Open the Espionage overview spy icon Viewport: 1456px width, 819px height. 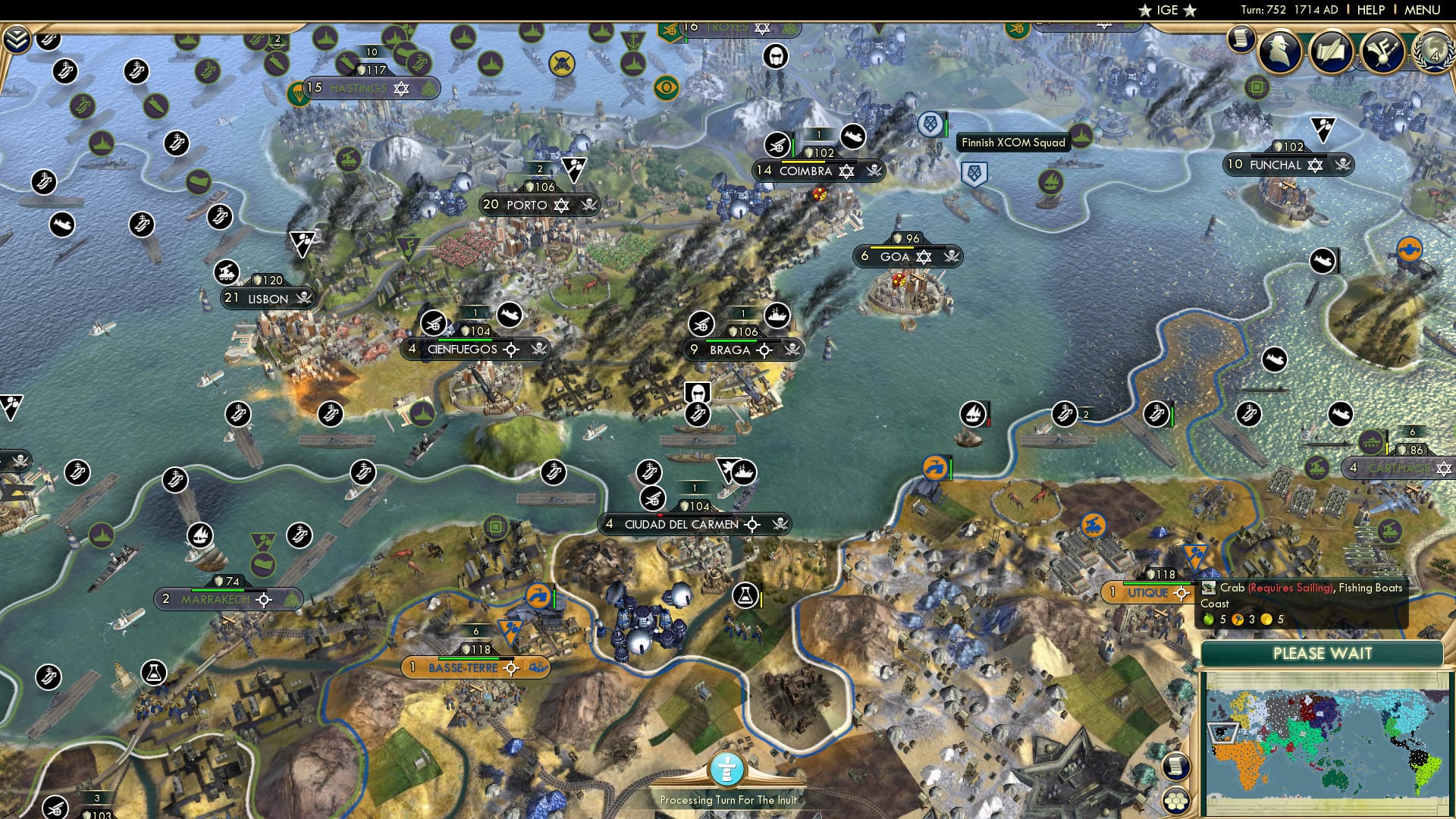1280,52
